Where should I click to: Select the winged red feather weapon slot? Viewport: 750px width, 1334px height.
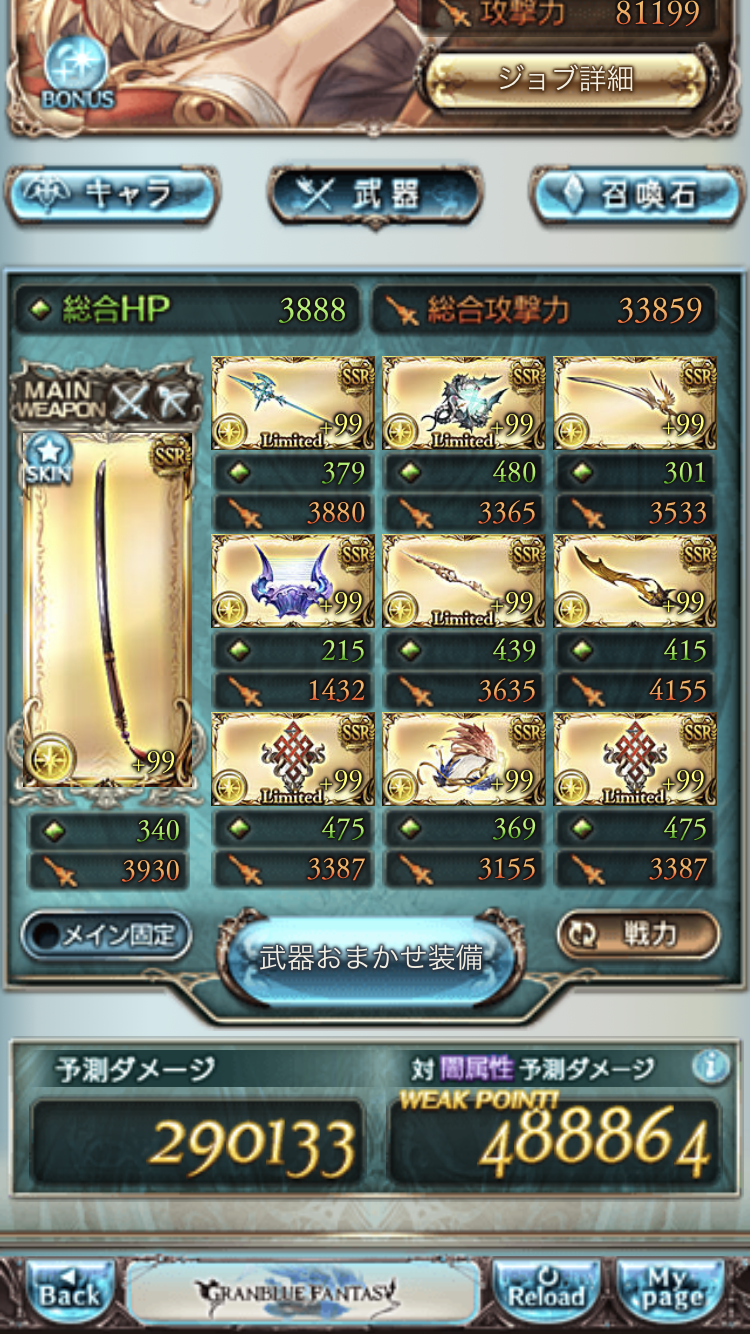click(464, 759)
